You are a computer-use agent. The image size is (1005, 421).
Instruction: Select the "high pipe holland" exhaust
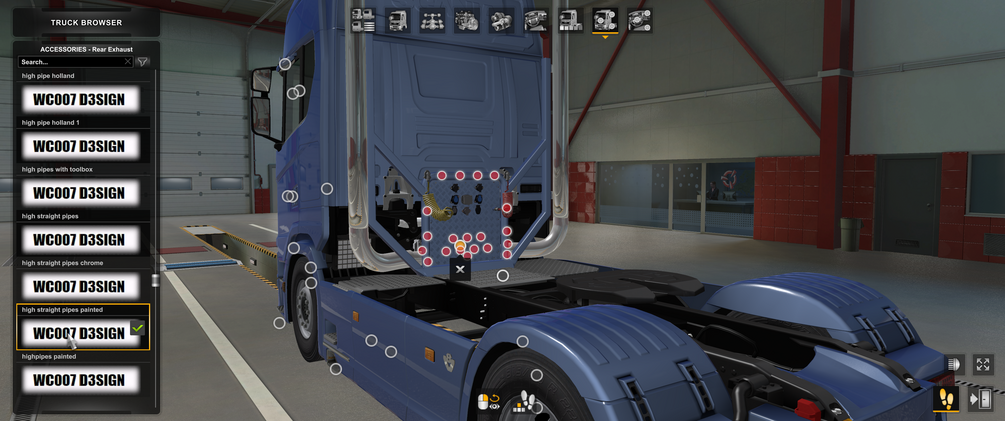(79, 99)
